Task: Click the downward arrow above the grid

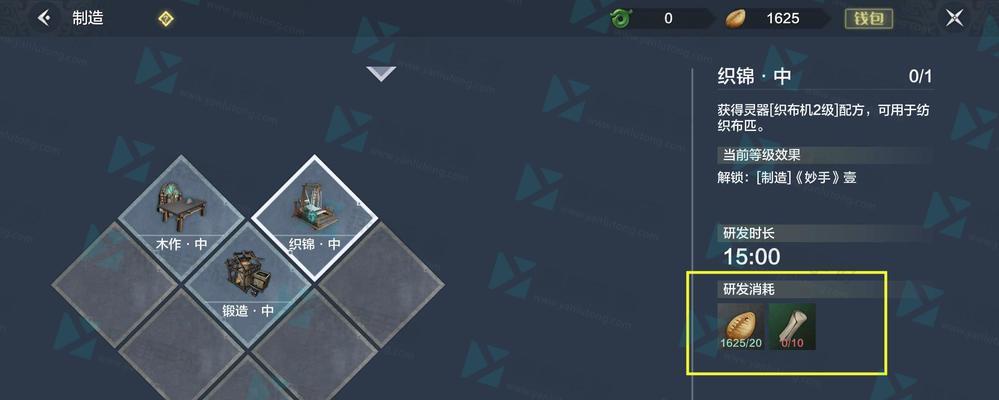Action: (380, 73)
